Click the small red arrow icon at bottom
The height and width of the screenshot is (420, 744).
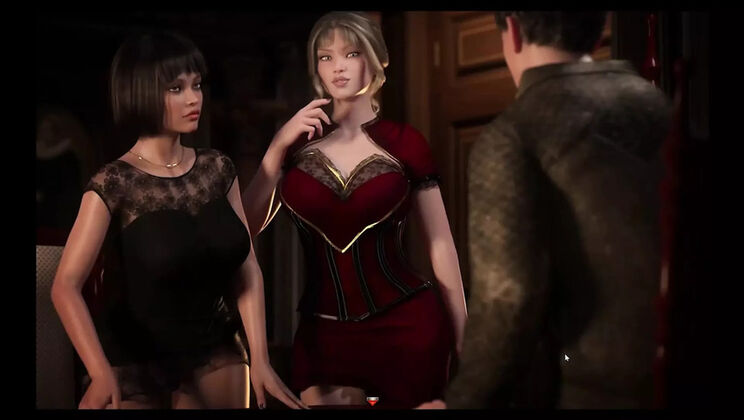tap(374, 401)
